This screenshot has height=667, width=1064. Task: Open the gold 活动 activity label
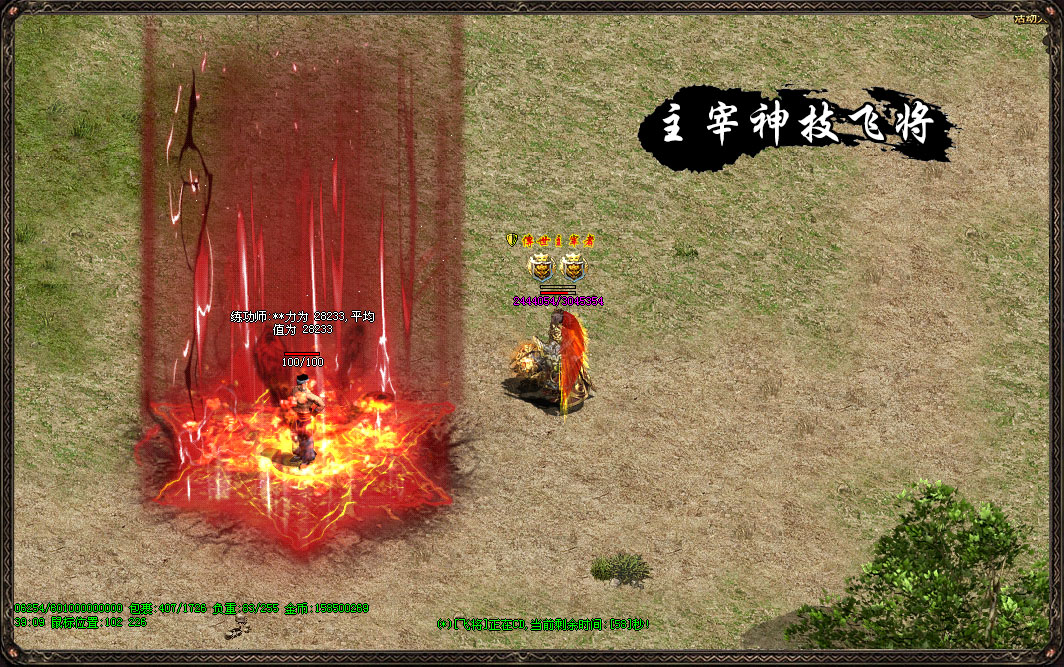[1032, 17]
